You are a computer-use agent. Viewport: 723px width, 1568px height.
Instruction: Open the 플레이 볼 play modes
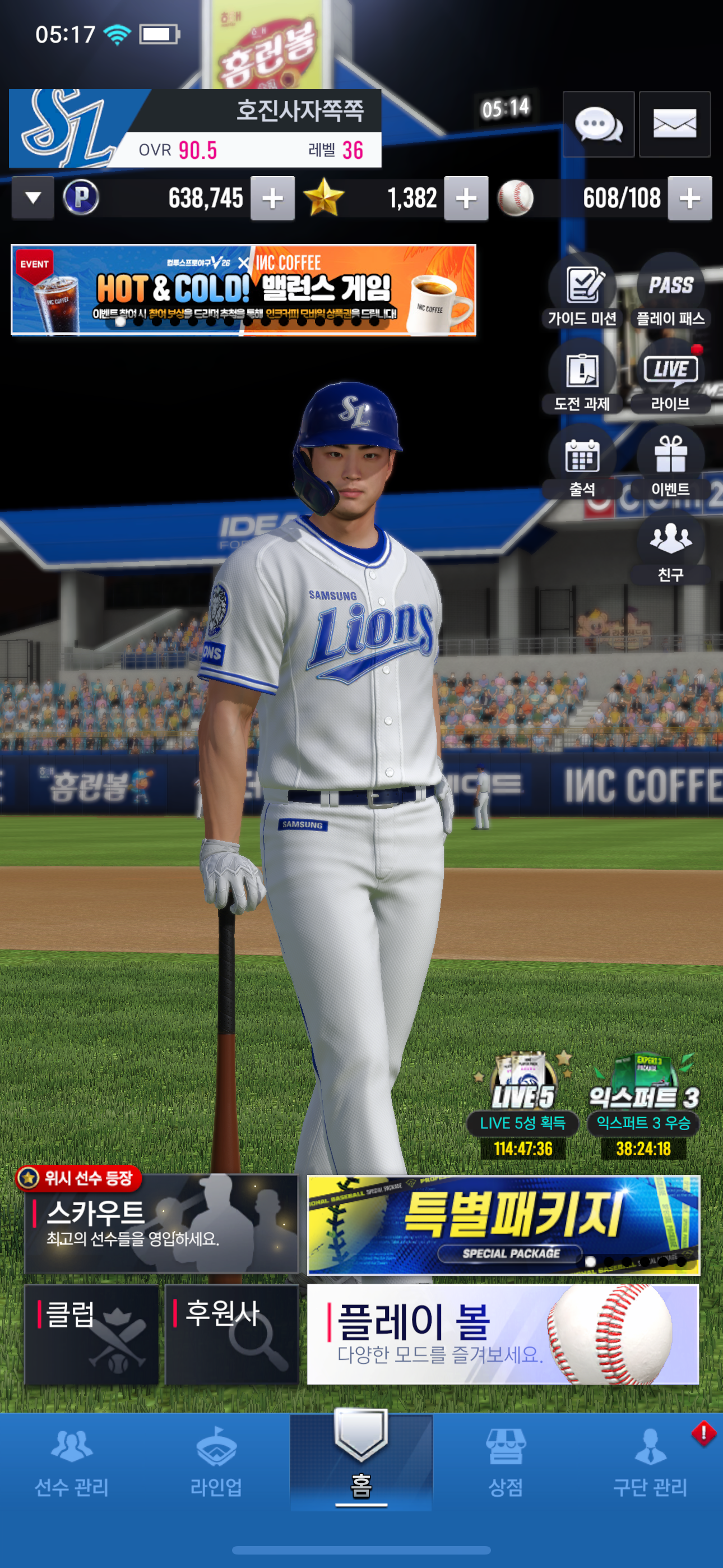point(503,1334)
